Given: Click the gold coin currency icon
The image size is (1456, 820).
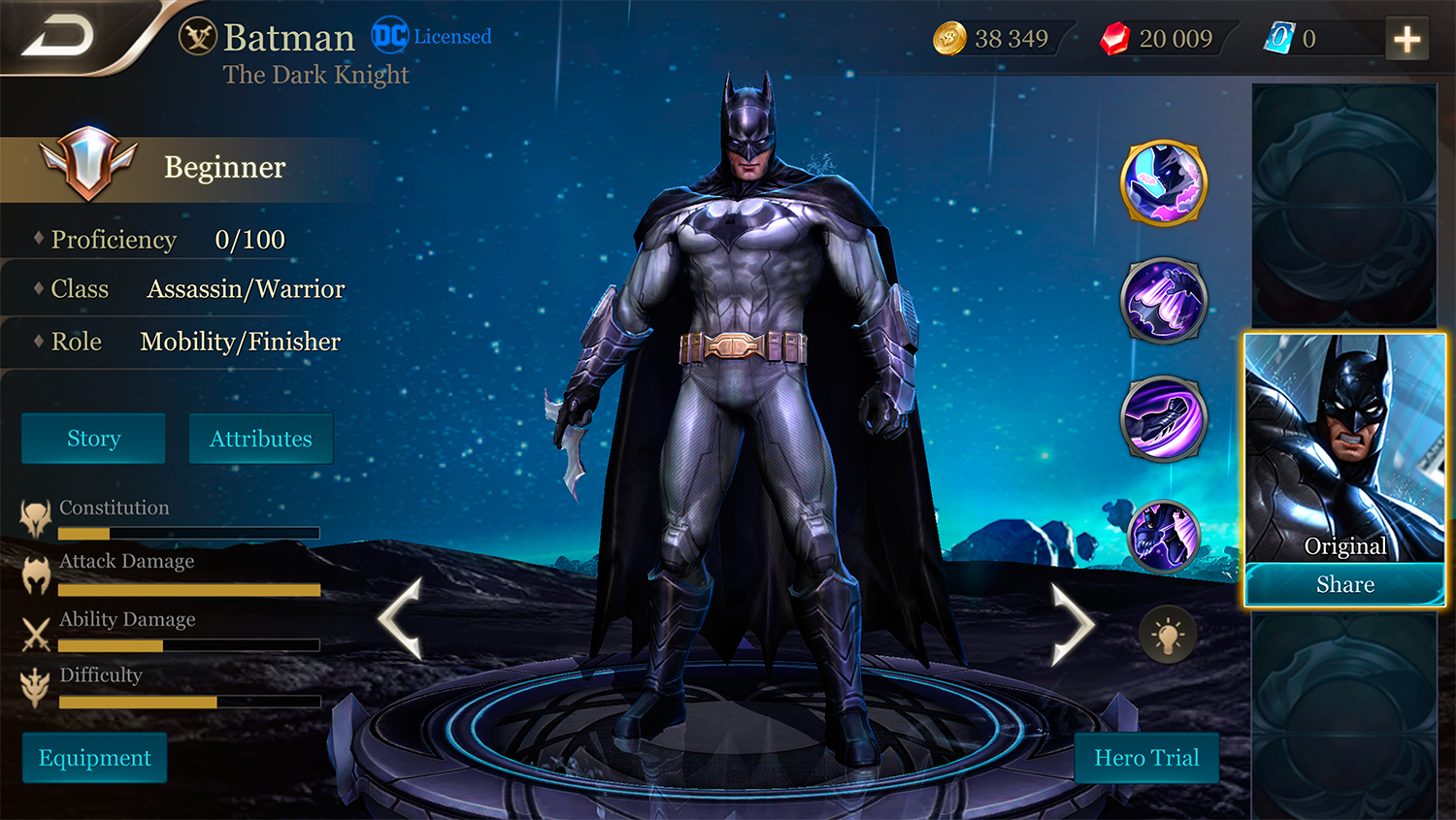Looking at the screenshot, I should pos(949,39).
